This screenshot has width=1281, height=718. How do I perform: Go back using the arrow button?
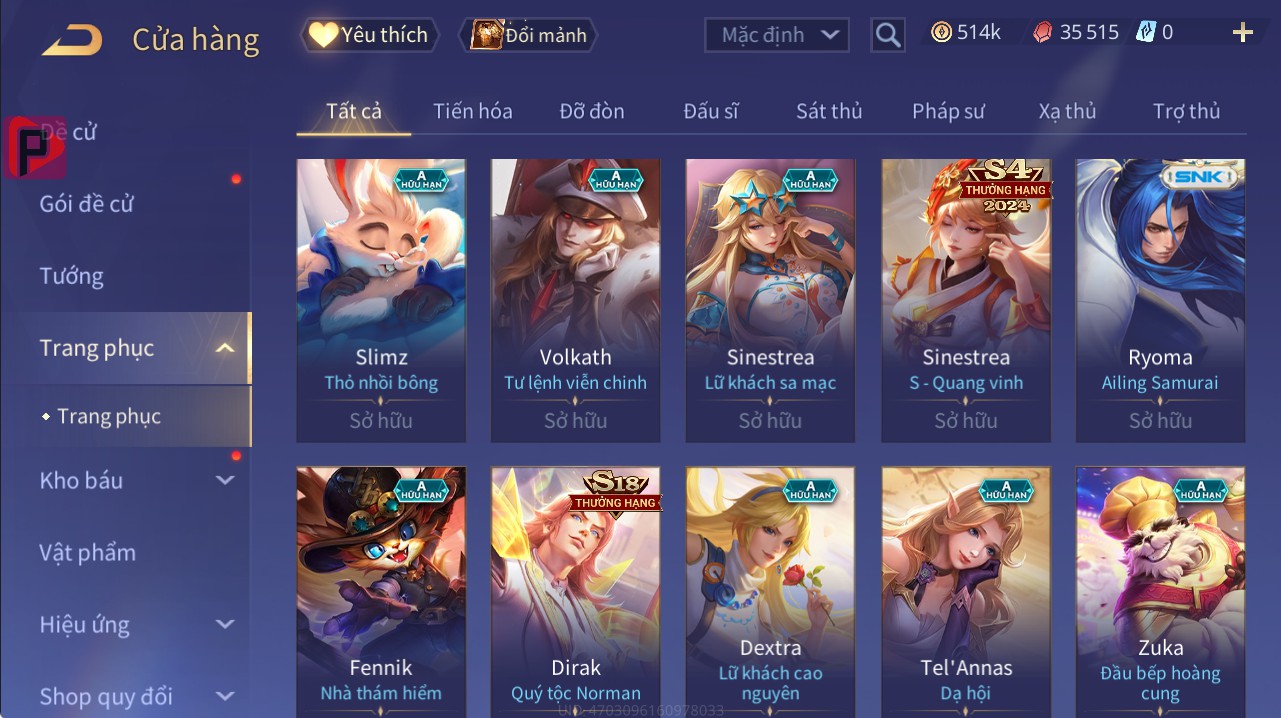[72, 40]
